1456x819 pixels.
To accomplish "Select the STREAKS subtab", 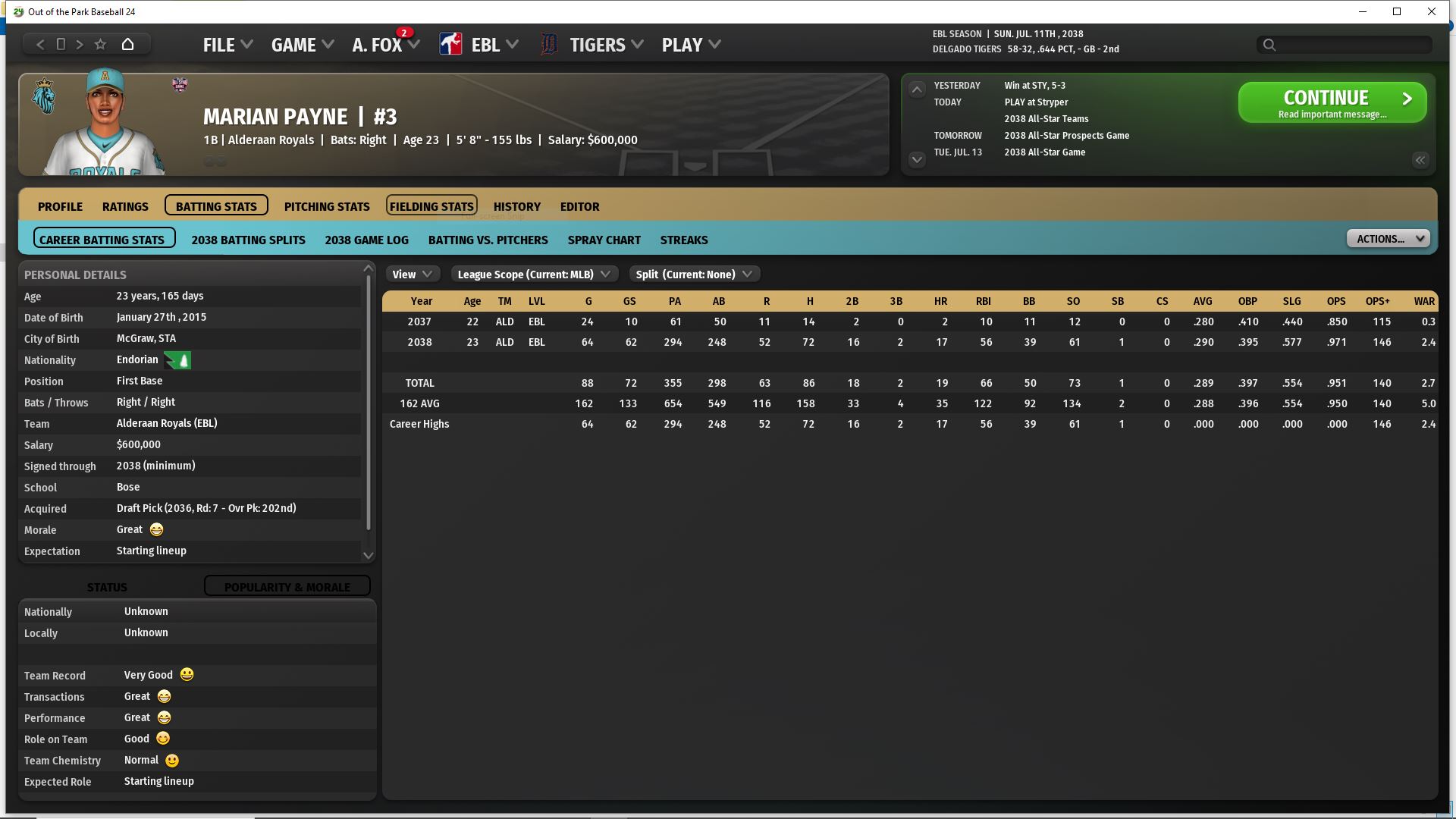I will click(683, 240).
